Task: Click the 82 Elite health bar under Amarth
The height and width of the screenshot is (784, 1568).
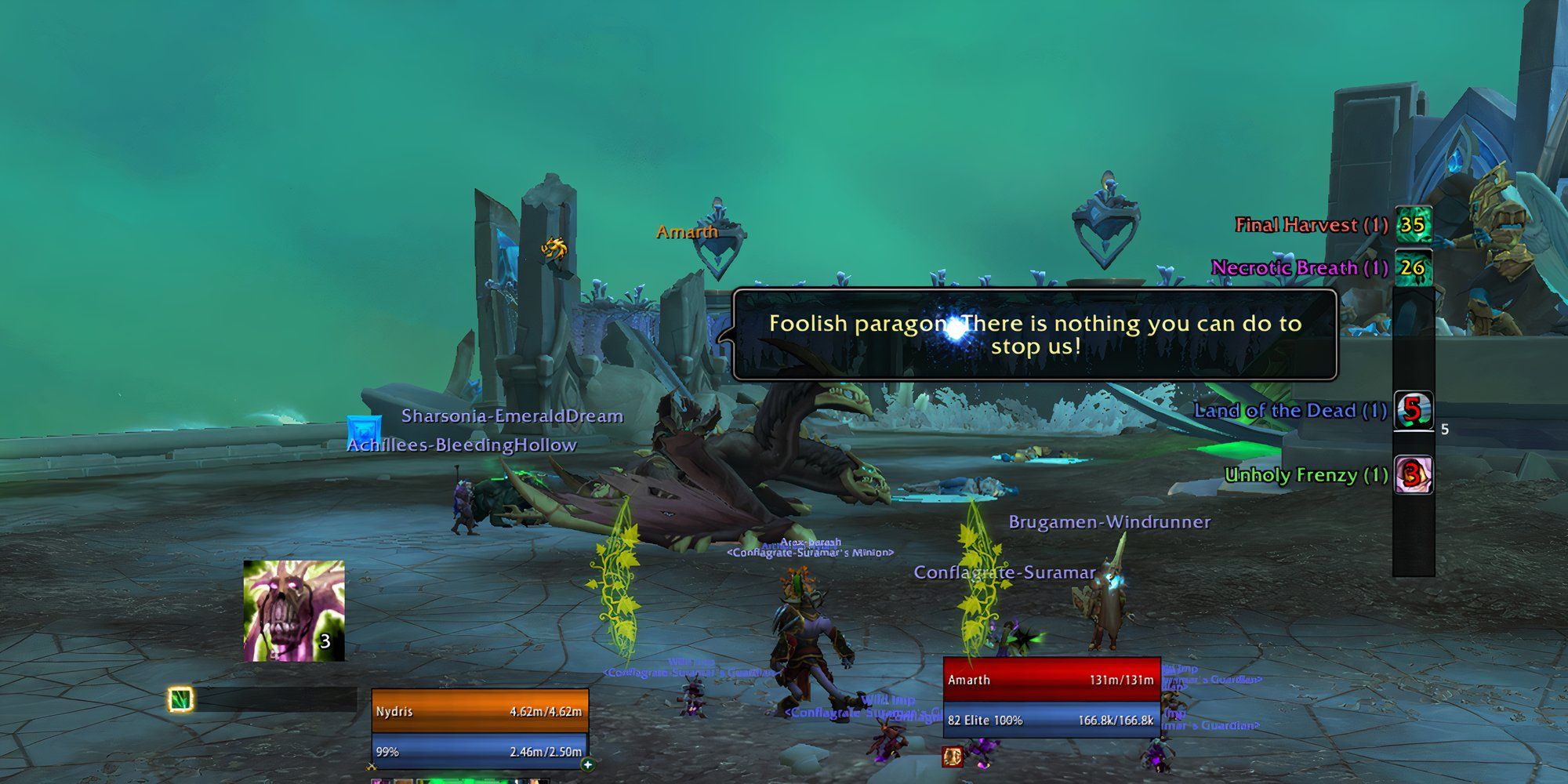Action: [x=1051, y=719]
